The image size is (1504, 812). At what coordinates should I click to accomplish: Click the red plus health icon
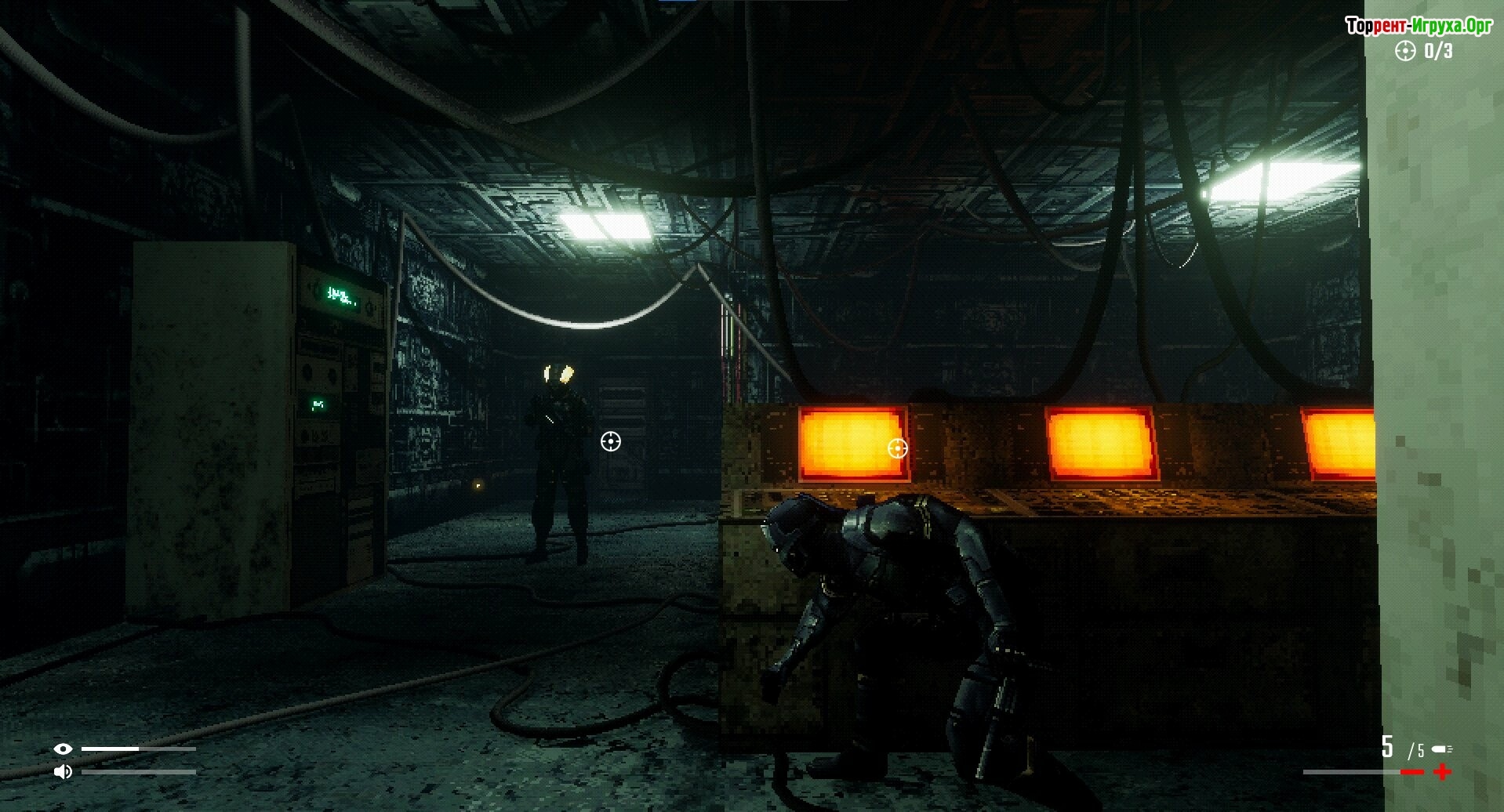coord(1442,772)
